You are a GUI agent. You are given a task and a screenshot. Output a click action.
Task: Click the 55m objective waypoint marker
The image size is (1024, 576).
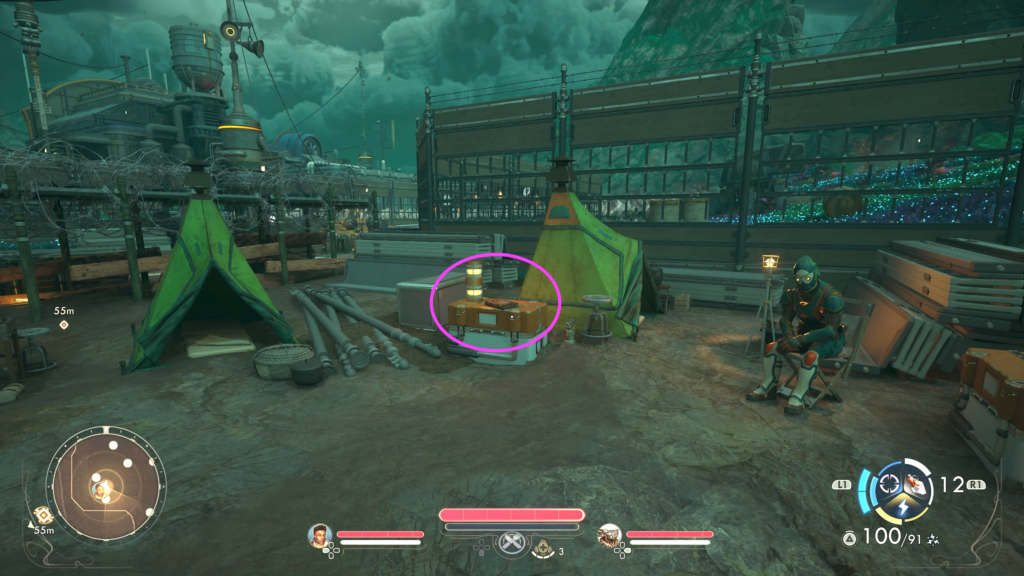[64, 325]
